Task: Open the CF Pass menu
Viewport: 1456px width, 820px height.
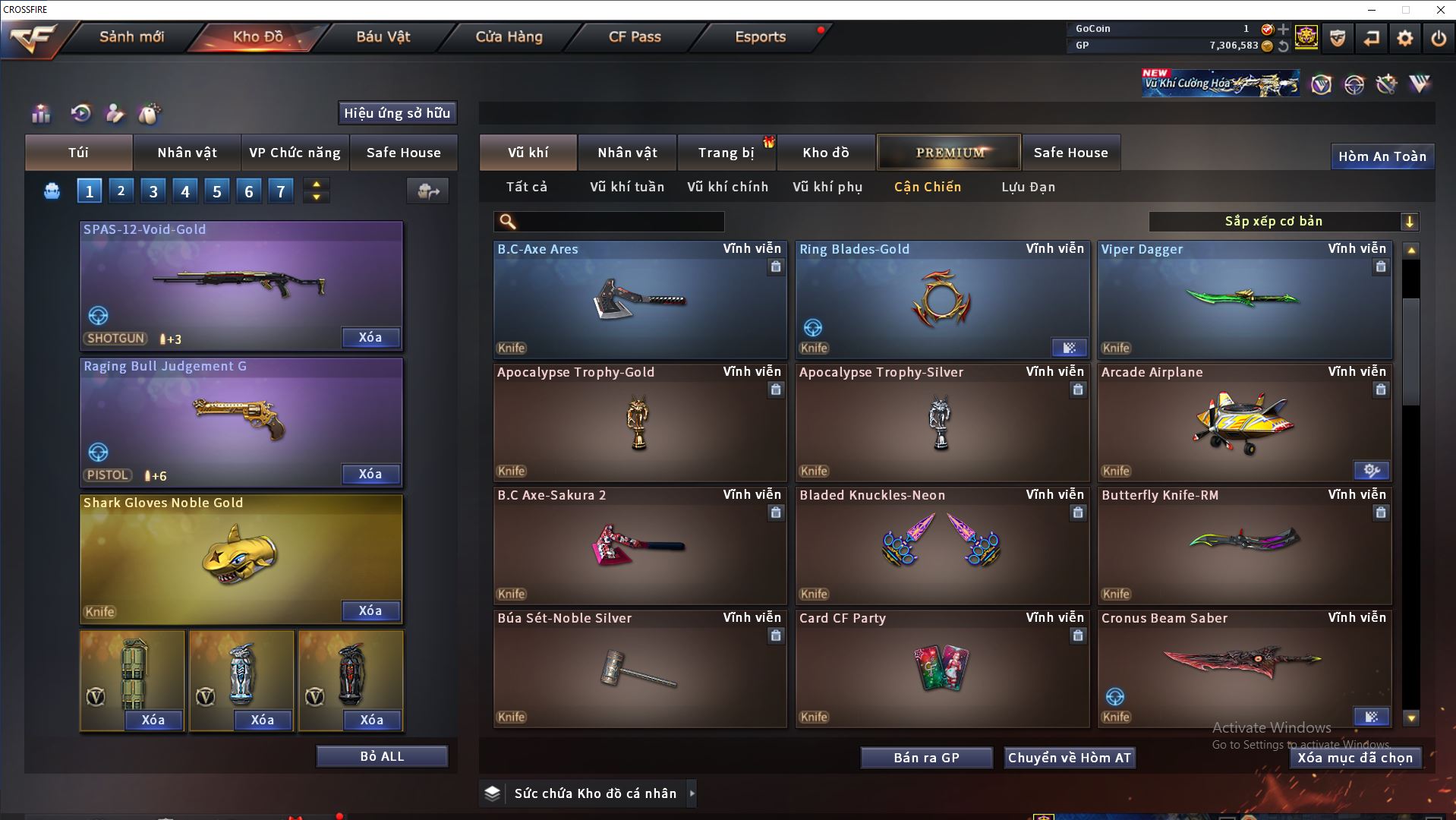Action: point(635,36)
